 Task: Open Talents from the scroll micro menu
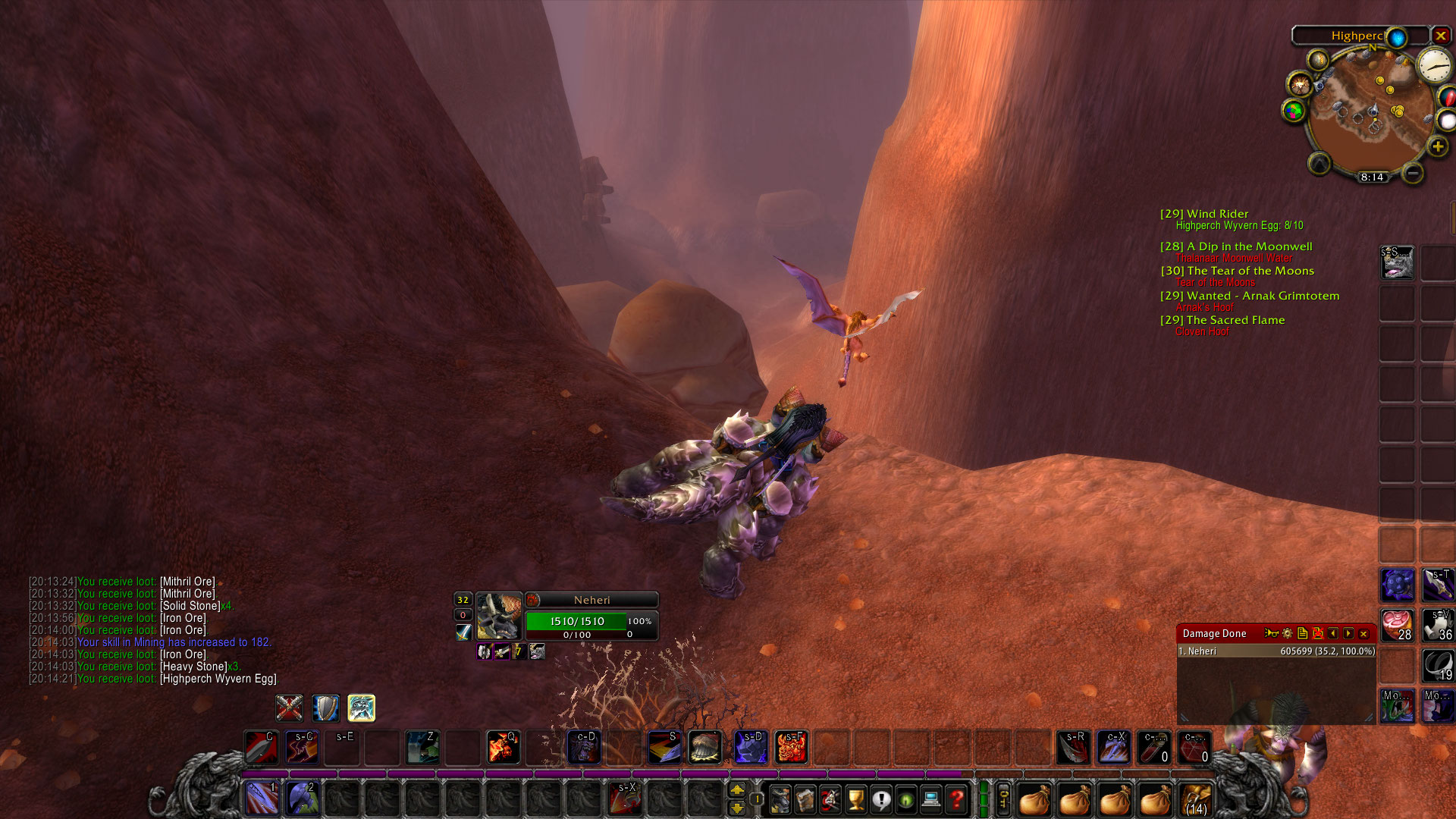(830, 799)
